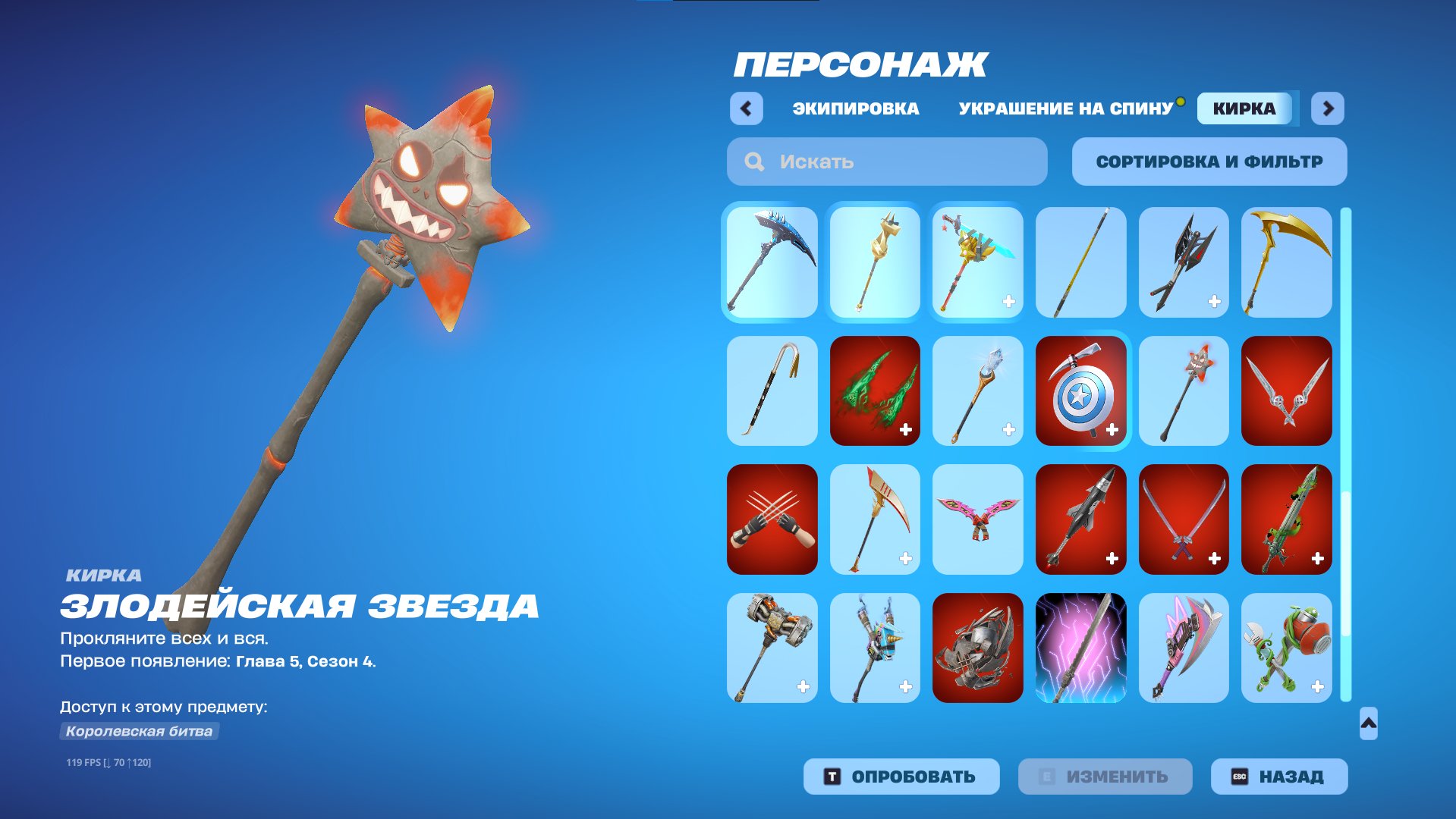Choose the green tomato wrench pickaxe
1456x819 pixels.
[x=1286, y=648]
